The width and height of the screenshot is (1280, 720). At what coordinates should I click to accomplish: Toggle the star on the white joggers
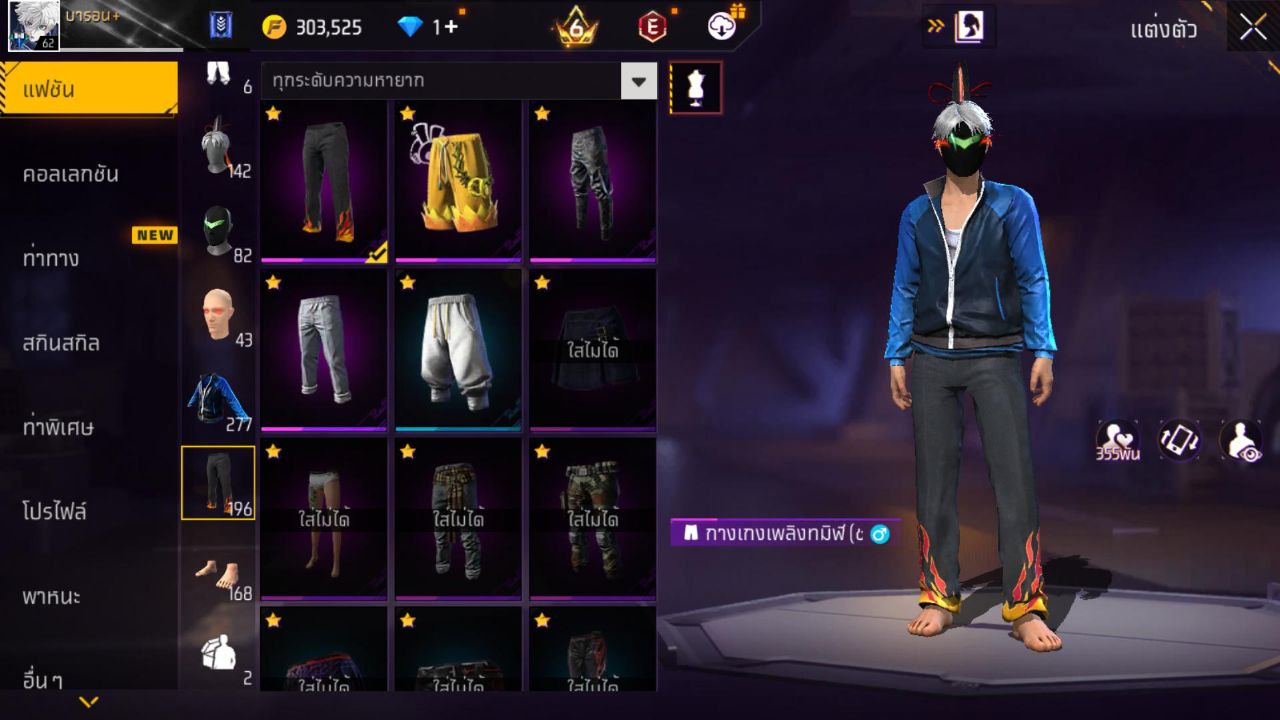pyautogui.click(x=407, y=285)
